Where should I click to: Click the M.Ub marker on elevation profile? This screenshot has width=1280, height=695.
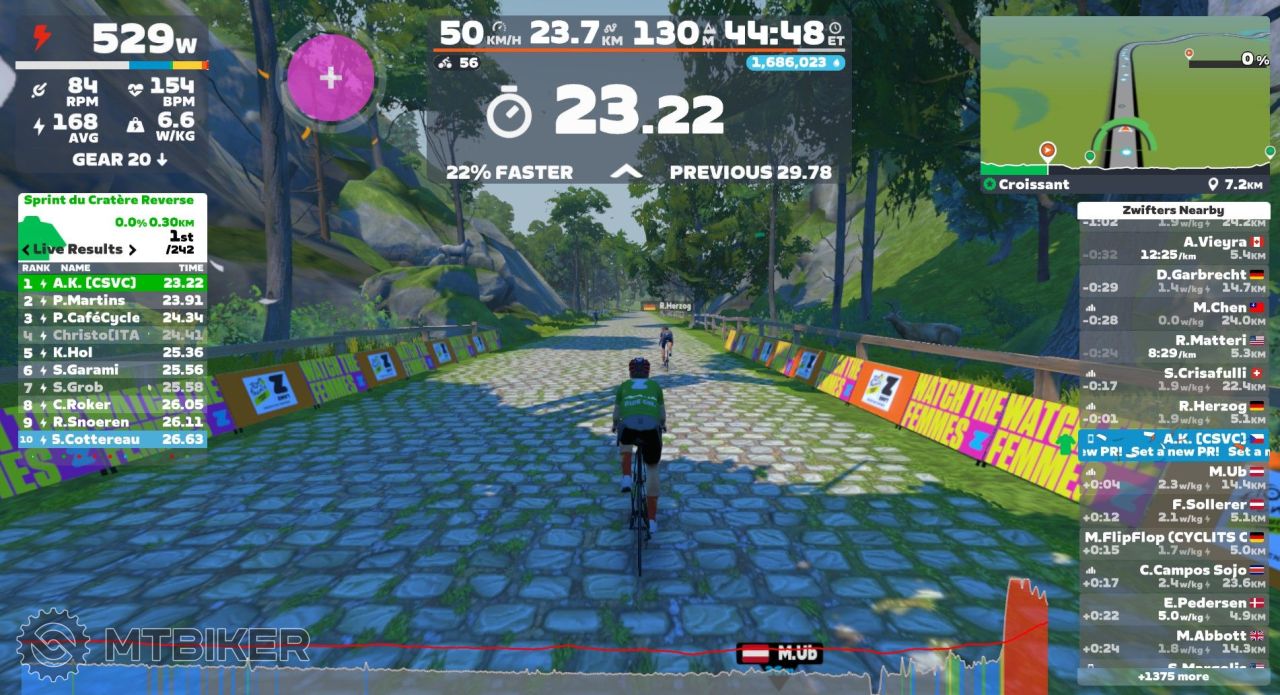tap(781, 654)
